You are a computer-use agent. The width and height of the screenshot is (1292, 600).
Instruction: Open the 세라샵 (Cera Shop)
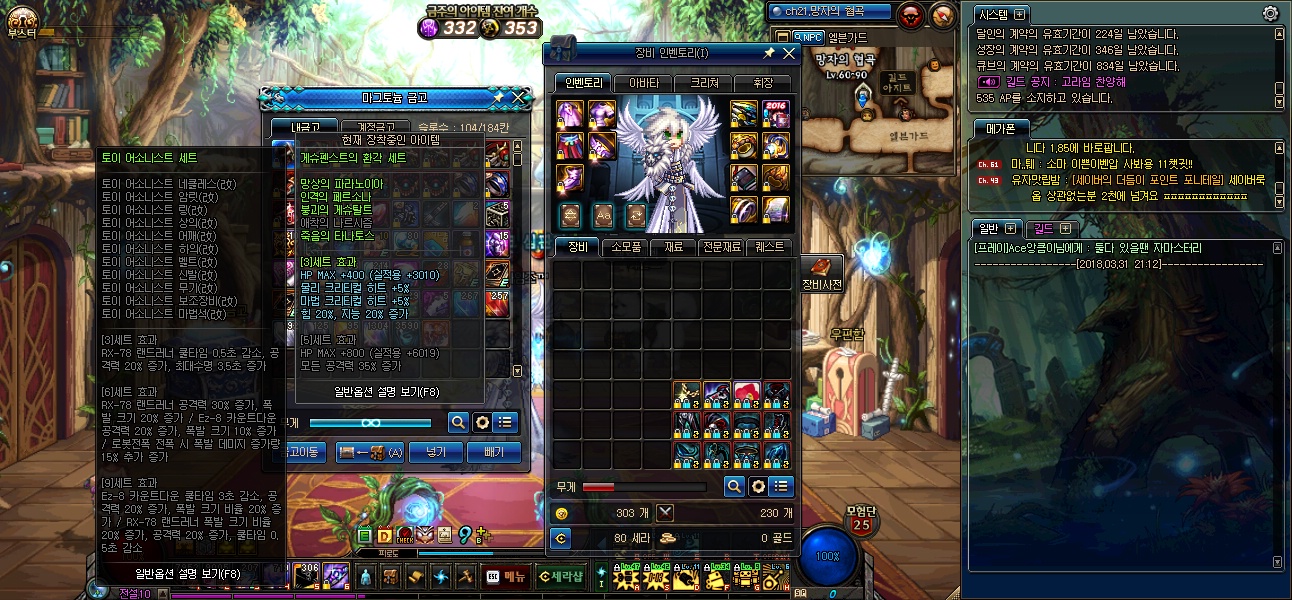[x=560, y=576]
